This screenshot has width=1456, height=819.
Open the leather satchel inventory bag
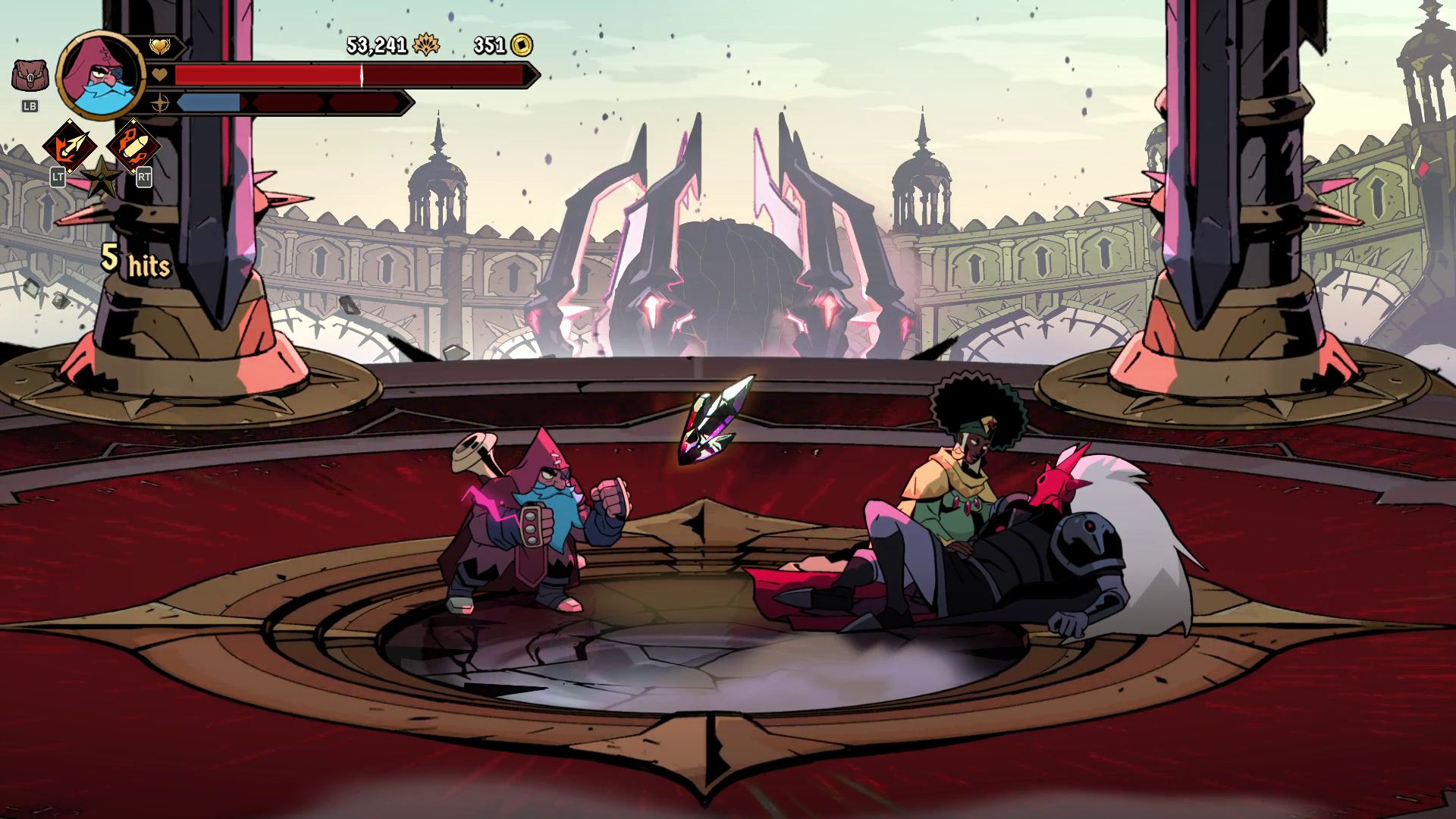tap(30, 77)
